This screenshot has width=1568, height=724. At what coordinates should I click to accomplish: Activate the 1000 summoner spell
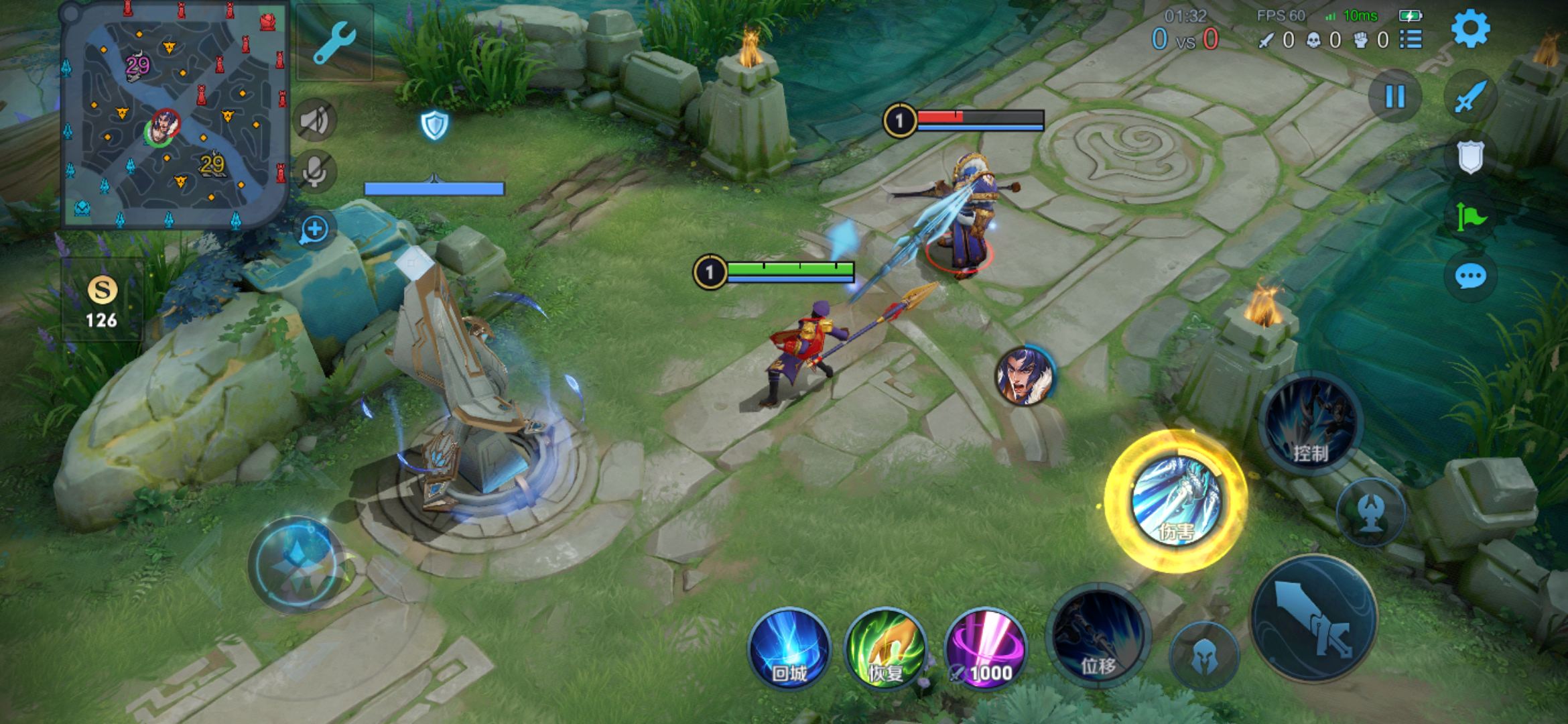(x=985, y=649)
